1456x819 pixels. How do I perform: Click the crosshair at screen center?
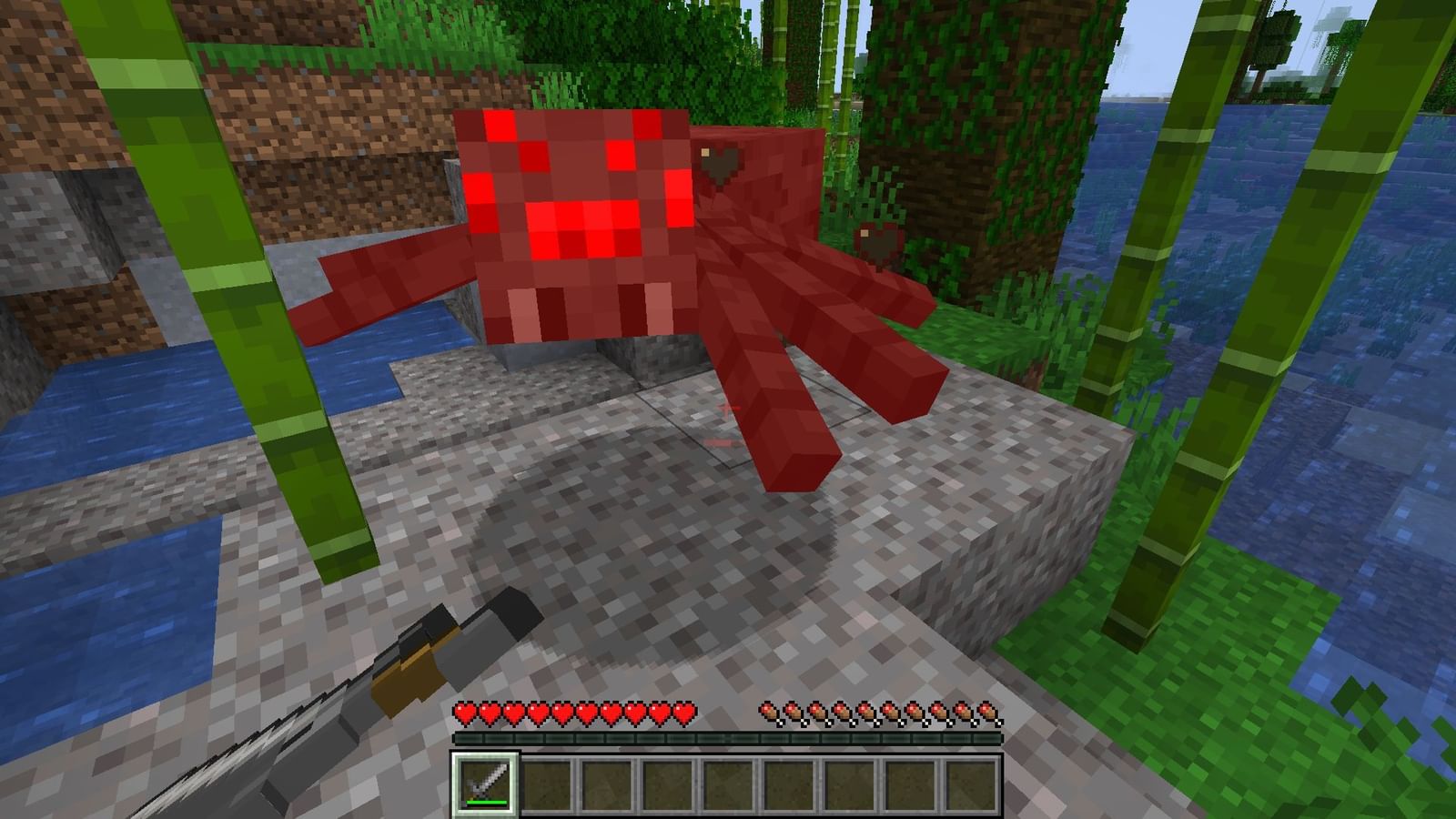point(728,409)
